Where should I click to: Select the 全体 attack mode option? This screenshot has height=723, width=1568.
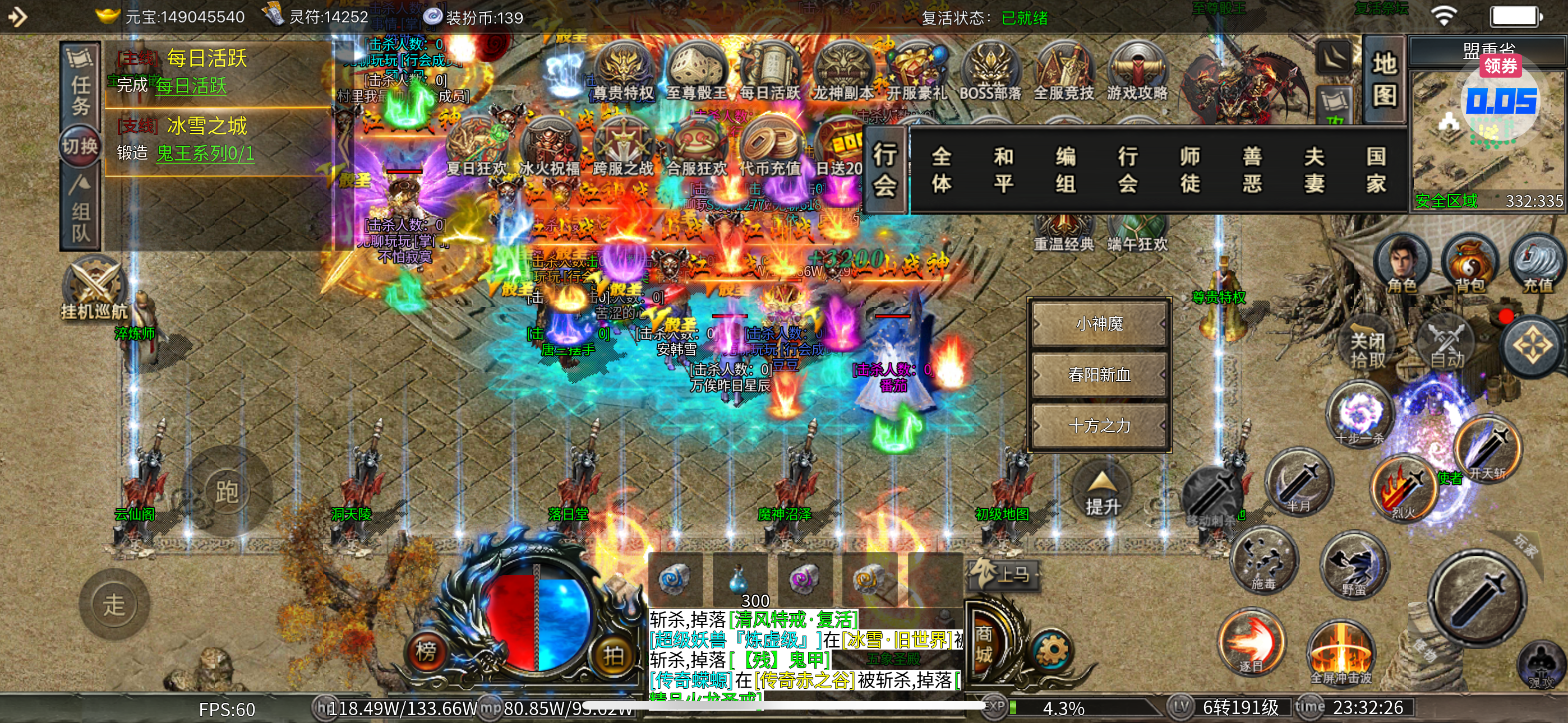(941, 170)
